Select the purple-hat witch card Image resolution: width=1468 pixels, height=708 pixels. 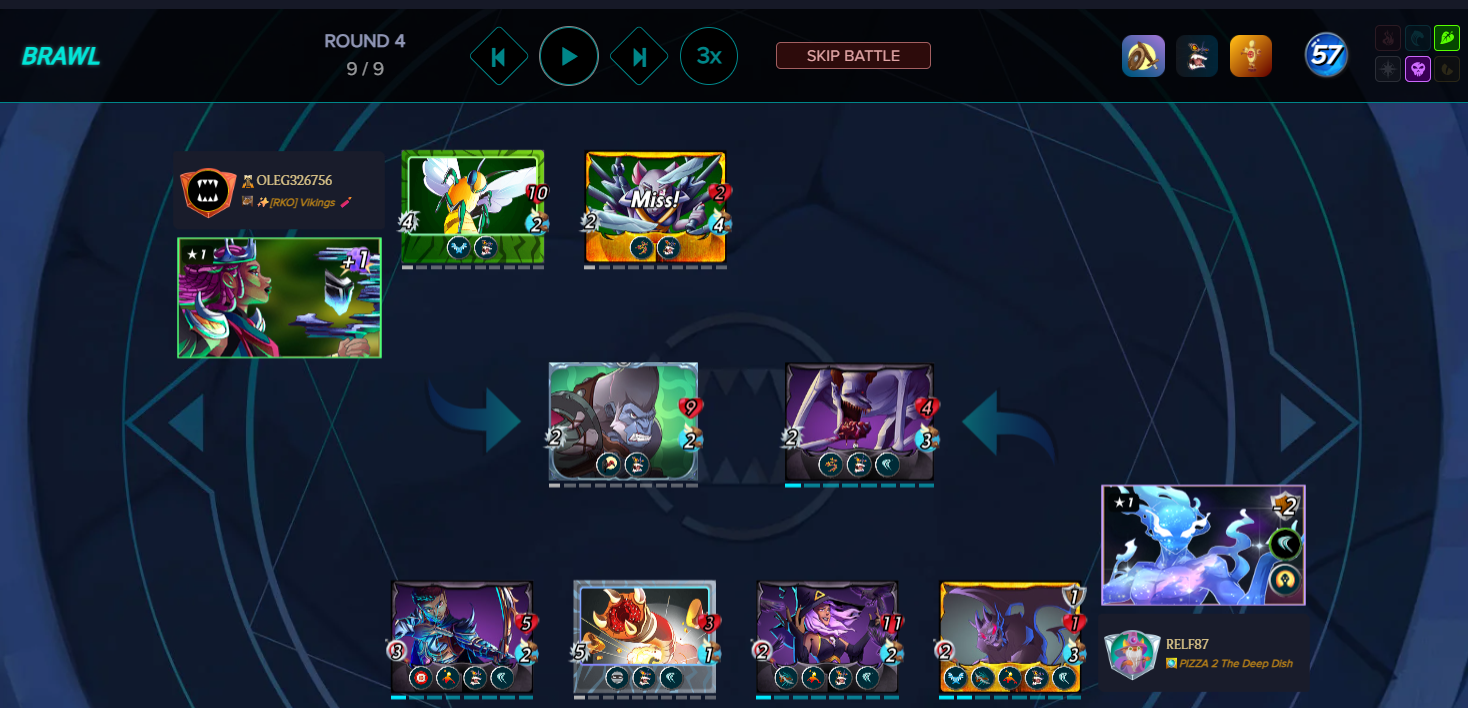coord(826,635)
